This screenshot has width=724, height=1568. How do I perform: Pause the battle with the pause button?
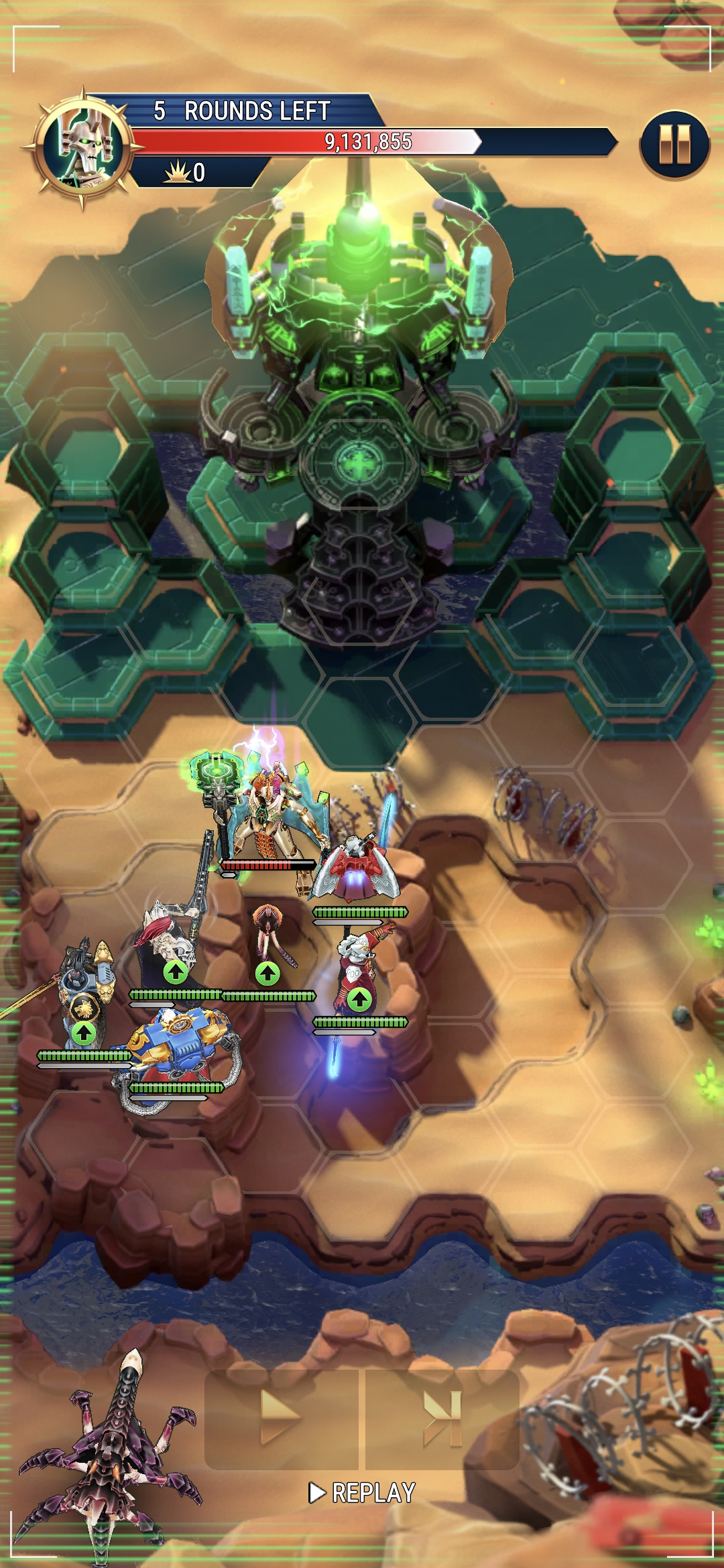(674, 144)
